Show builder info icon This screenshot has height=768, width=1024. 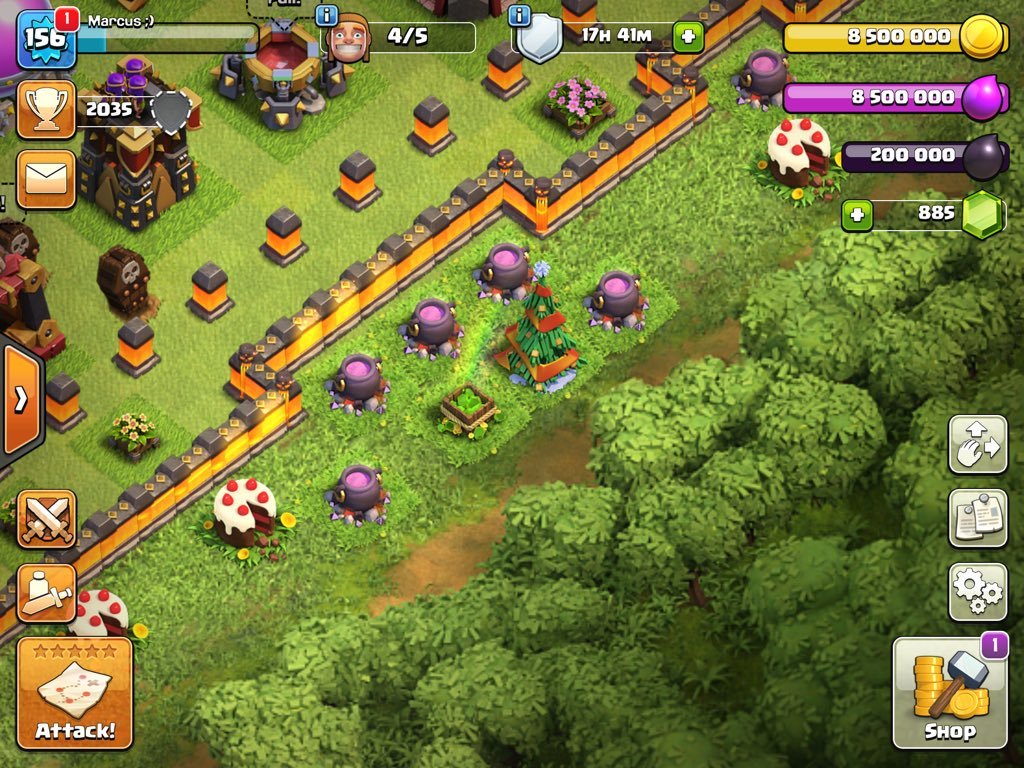(x=326, y=15)
